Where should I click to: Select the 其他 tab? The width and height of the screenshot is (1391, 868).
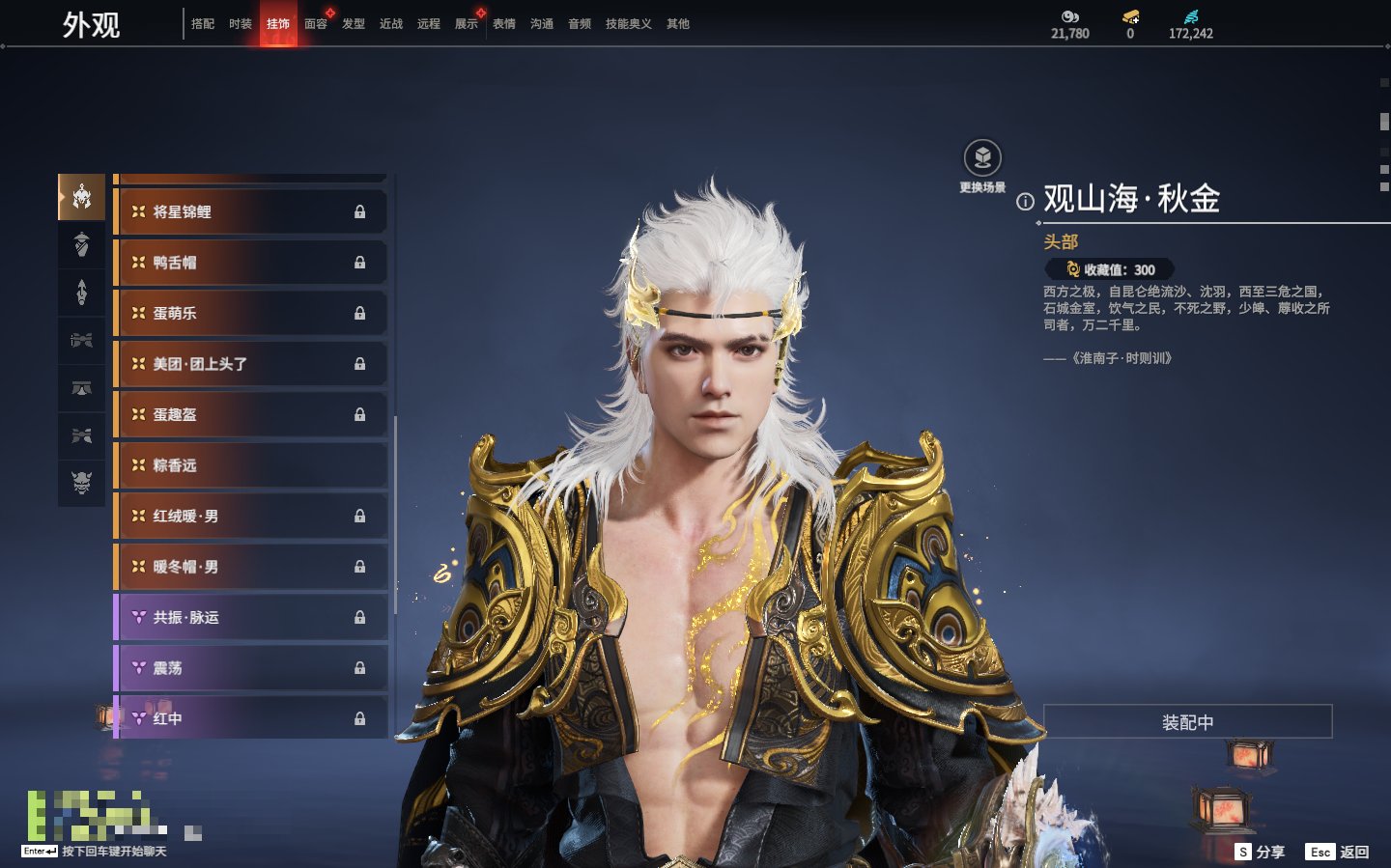pos(678,24)
